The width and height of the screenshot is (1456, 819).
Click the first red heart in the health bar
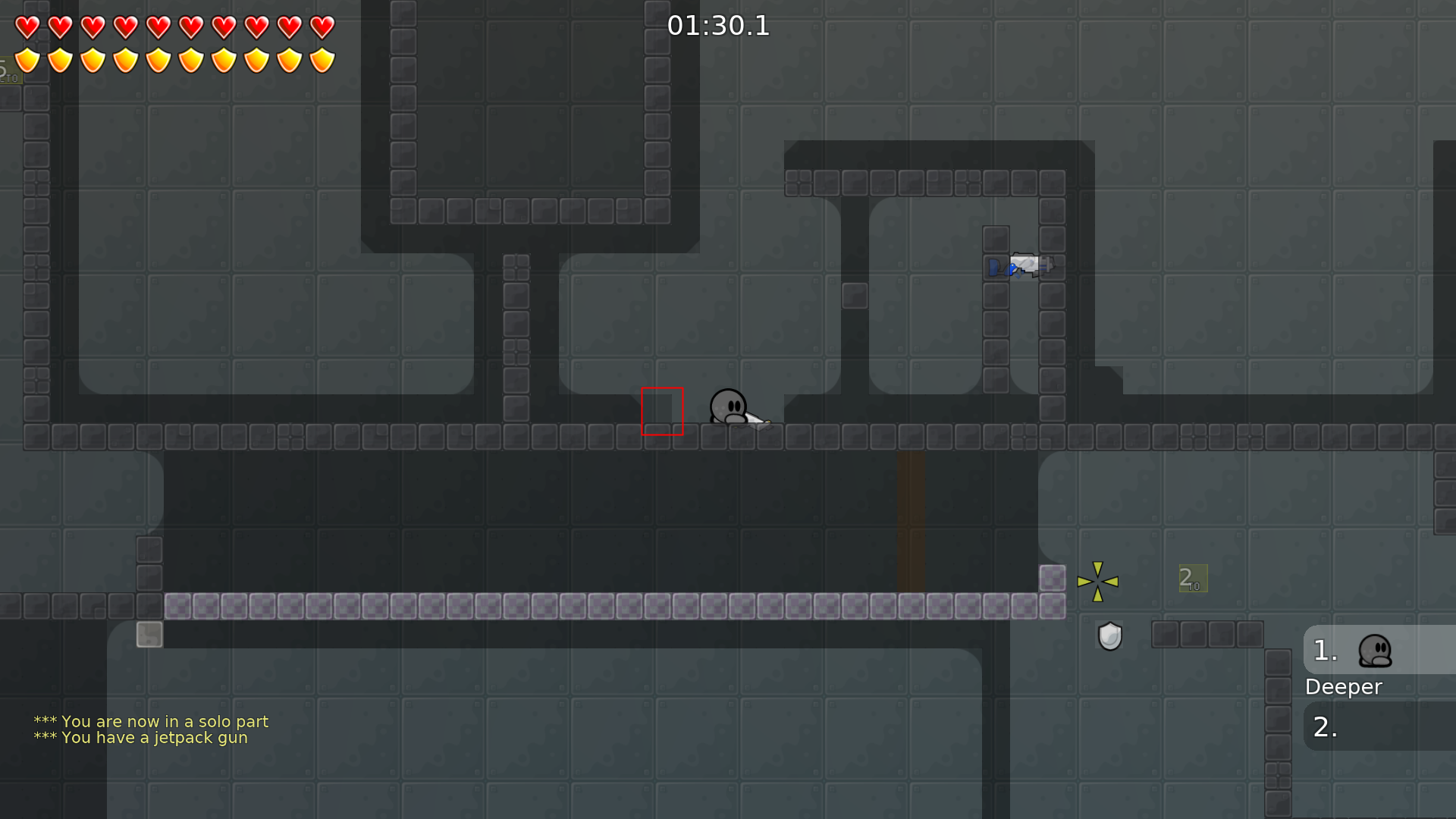click(27, 27)
